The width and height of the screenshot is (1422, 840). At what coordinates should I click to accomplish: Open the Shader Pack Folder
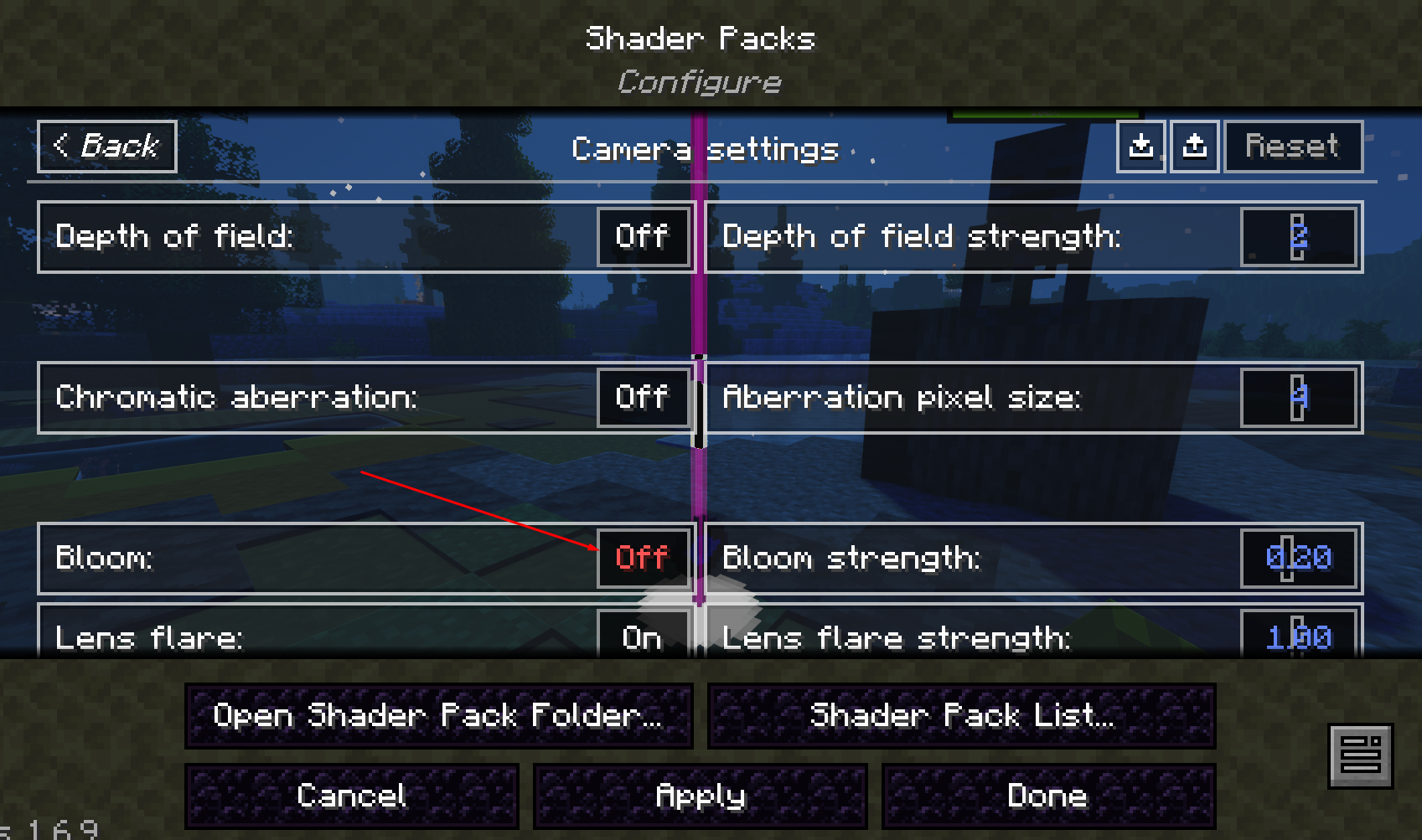pos(437,715)
